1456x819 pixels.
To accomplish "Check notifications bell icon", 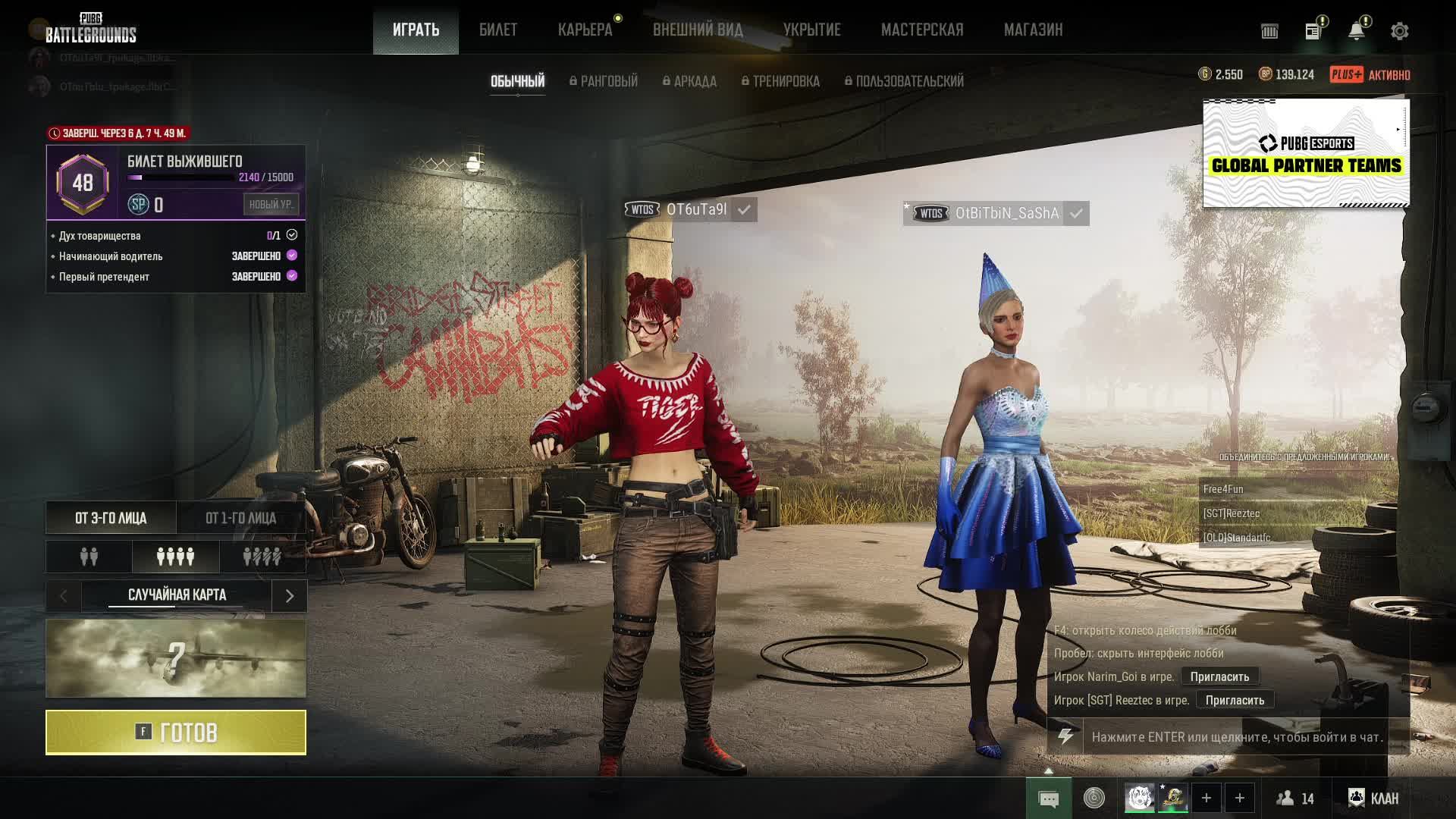I will pyautogui.click(x=1356, y=31).
